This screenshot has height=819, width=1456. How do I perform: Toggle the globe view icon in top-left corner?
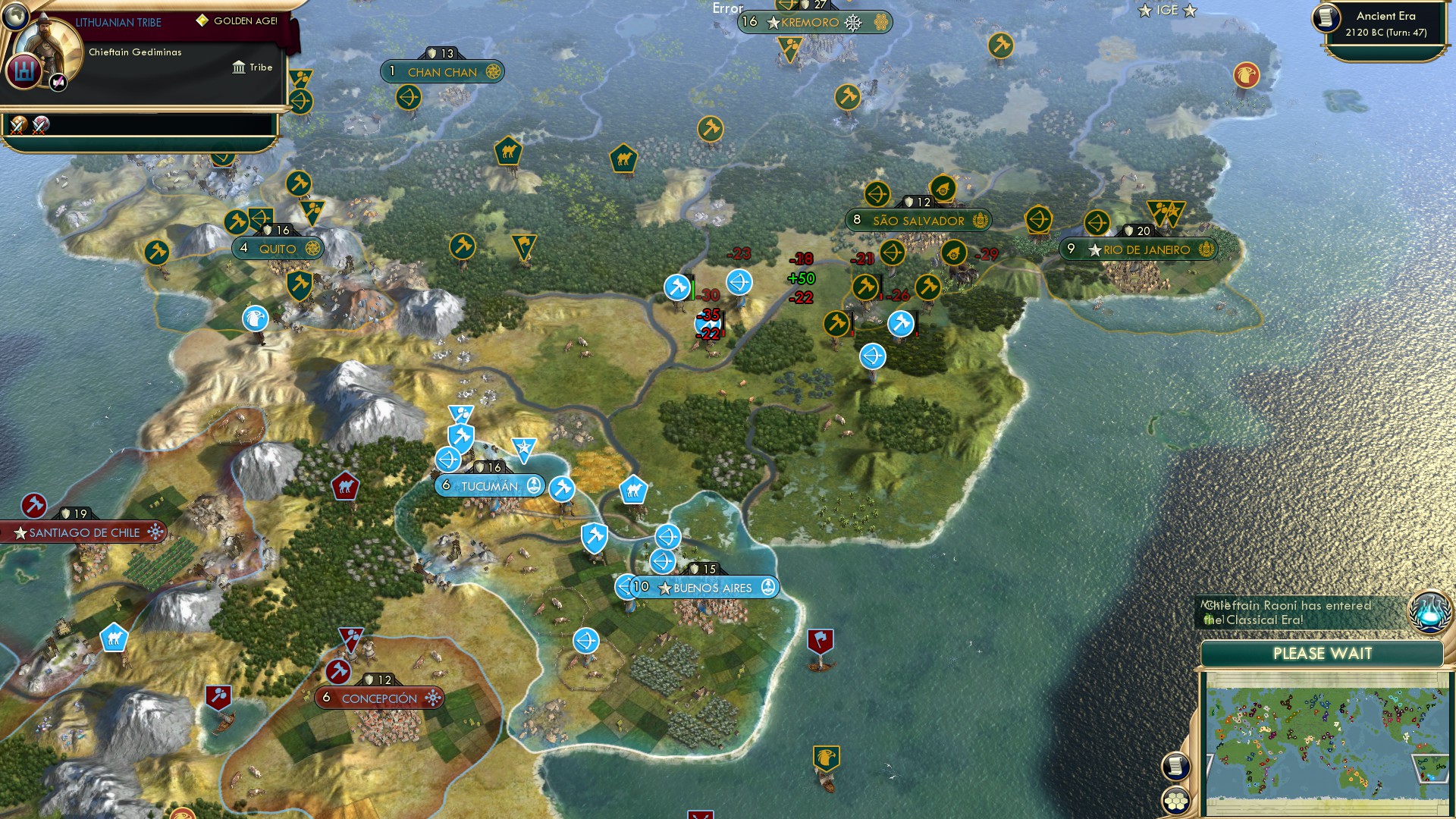tap(14, 17)
